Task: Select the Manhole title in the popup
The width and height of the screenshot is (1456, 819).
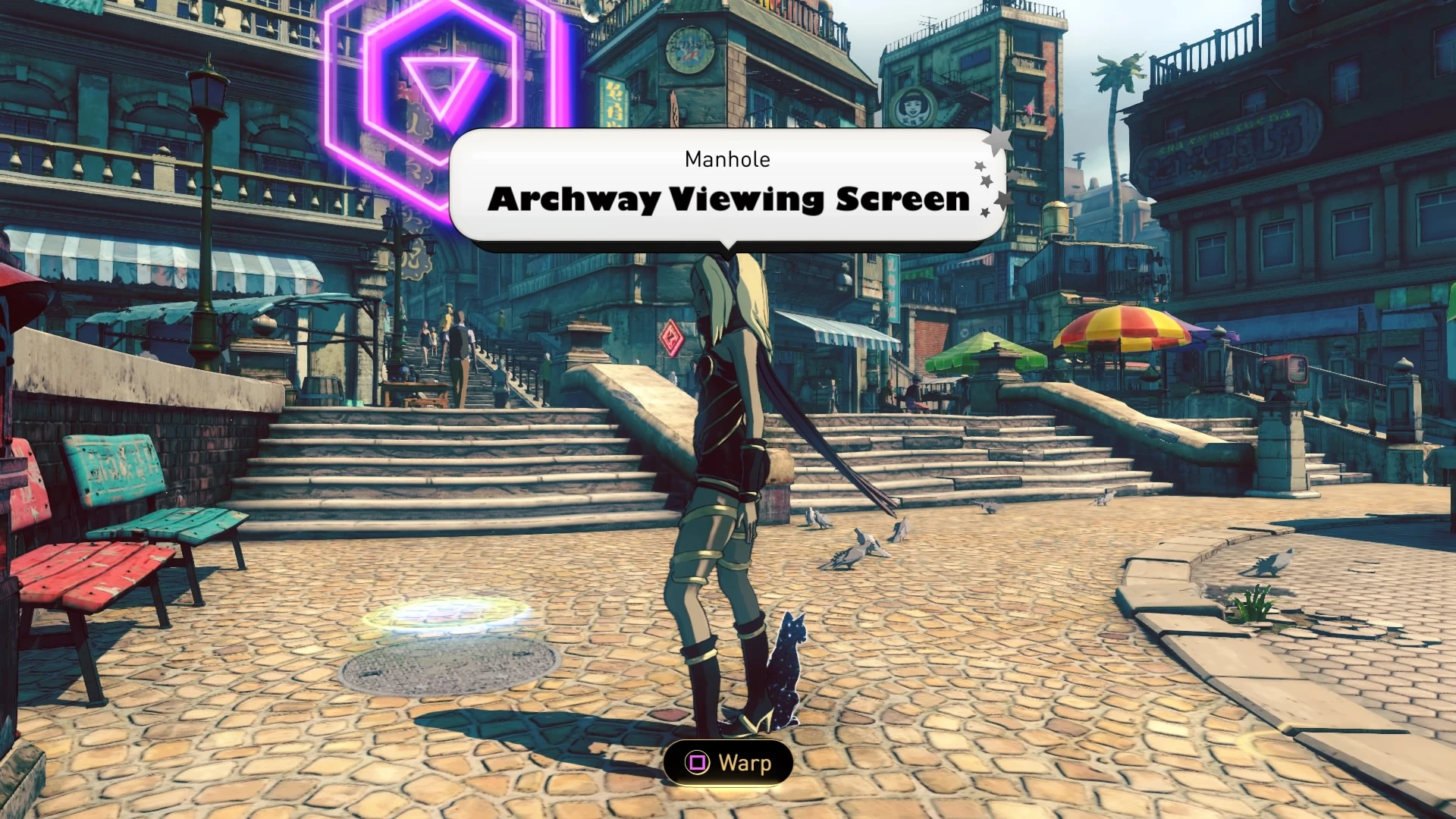Action: click(x=727, y=159)
